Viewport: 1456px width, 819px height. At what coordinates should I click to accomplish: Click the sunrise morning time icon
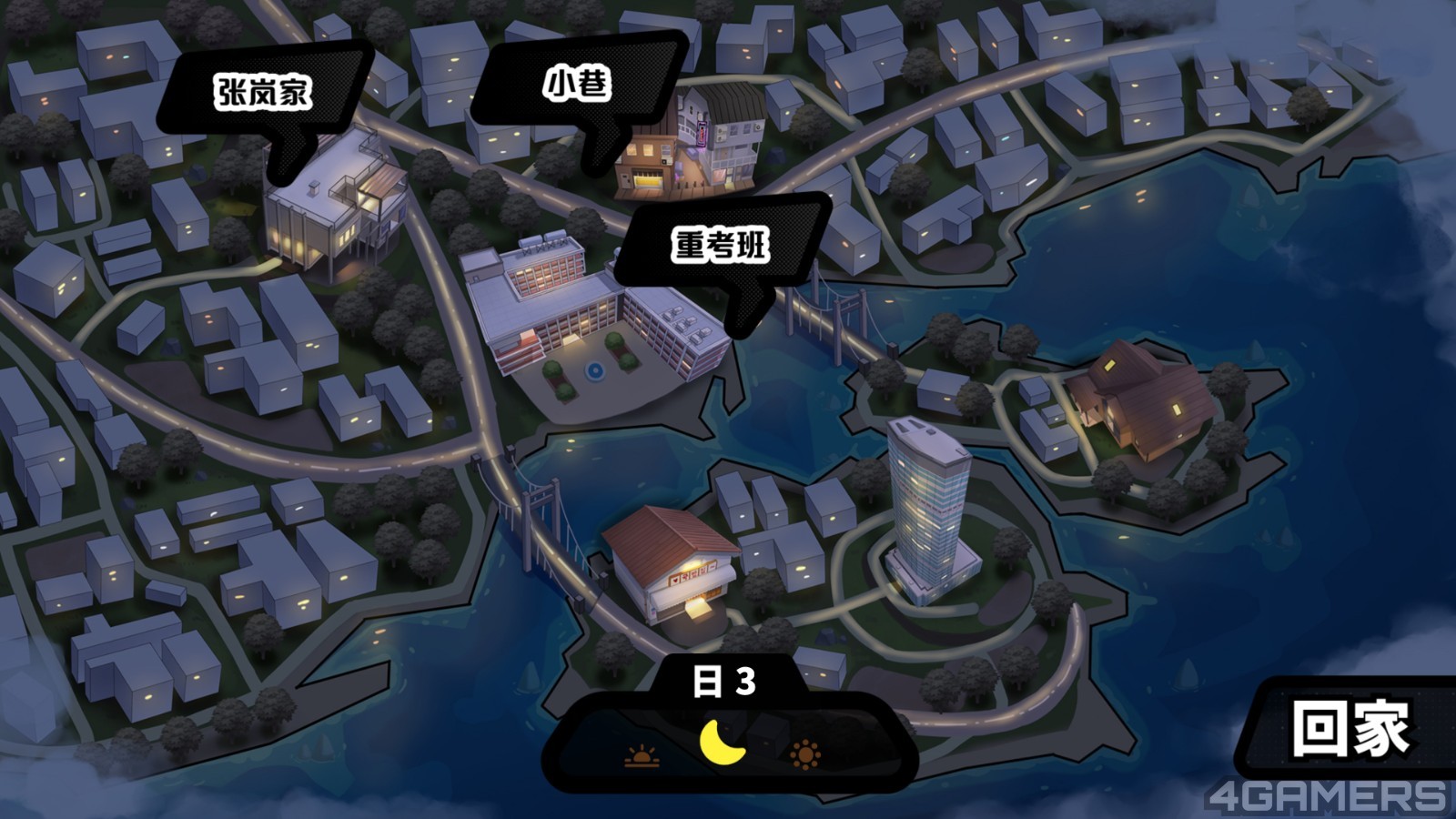coord(642,756)
